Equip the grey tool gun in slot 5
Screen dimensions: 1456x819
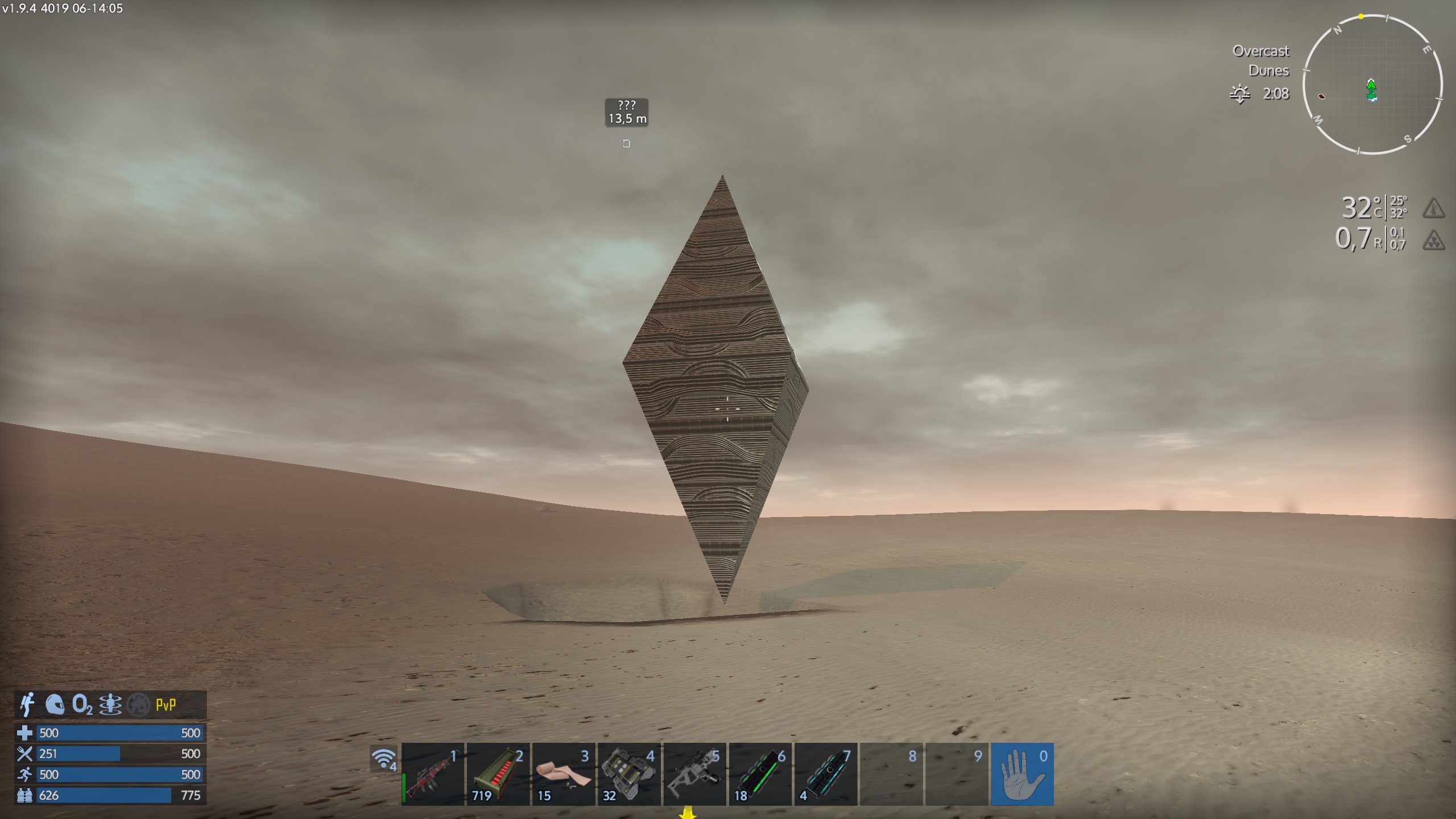click(x=694, y=774)
